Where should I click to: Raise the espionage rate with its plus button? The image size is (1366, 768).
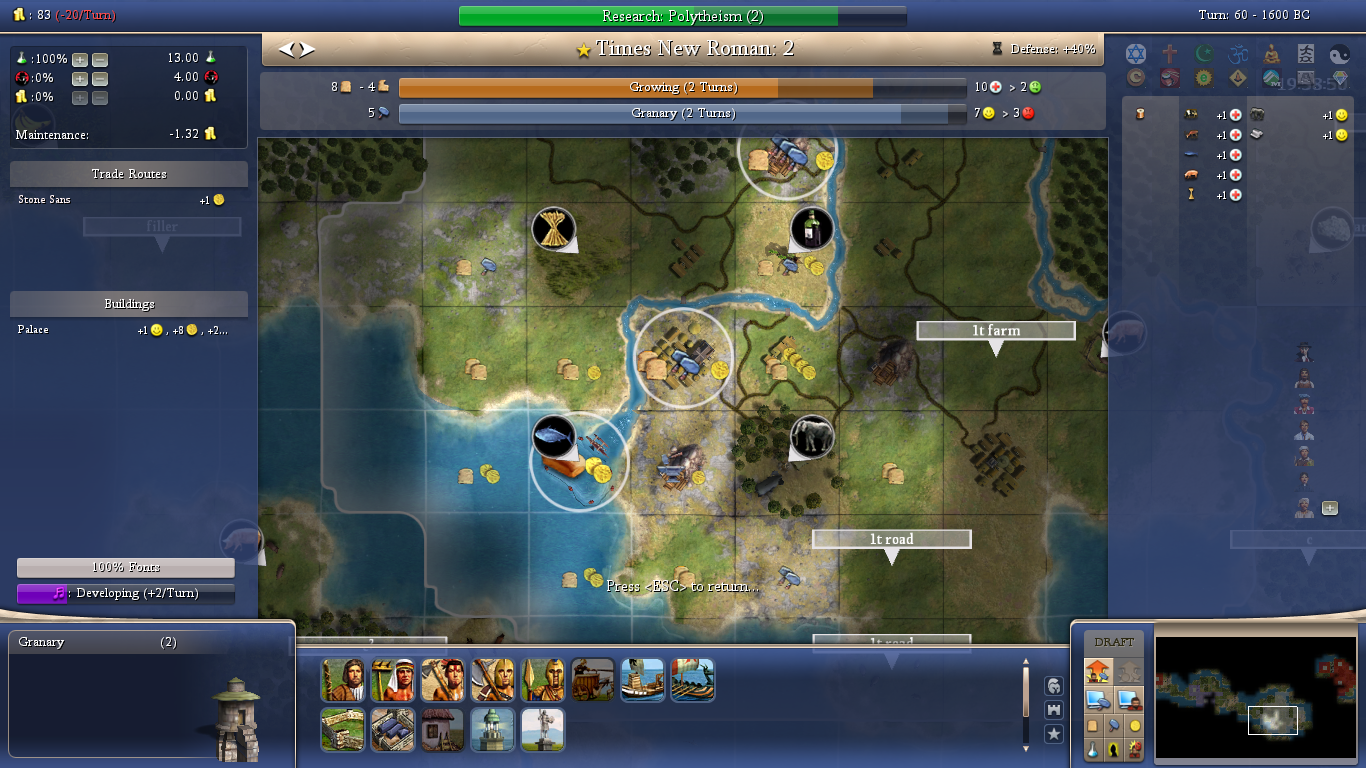[x=80, y=78]
